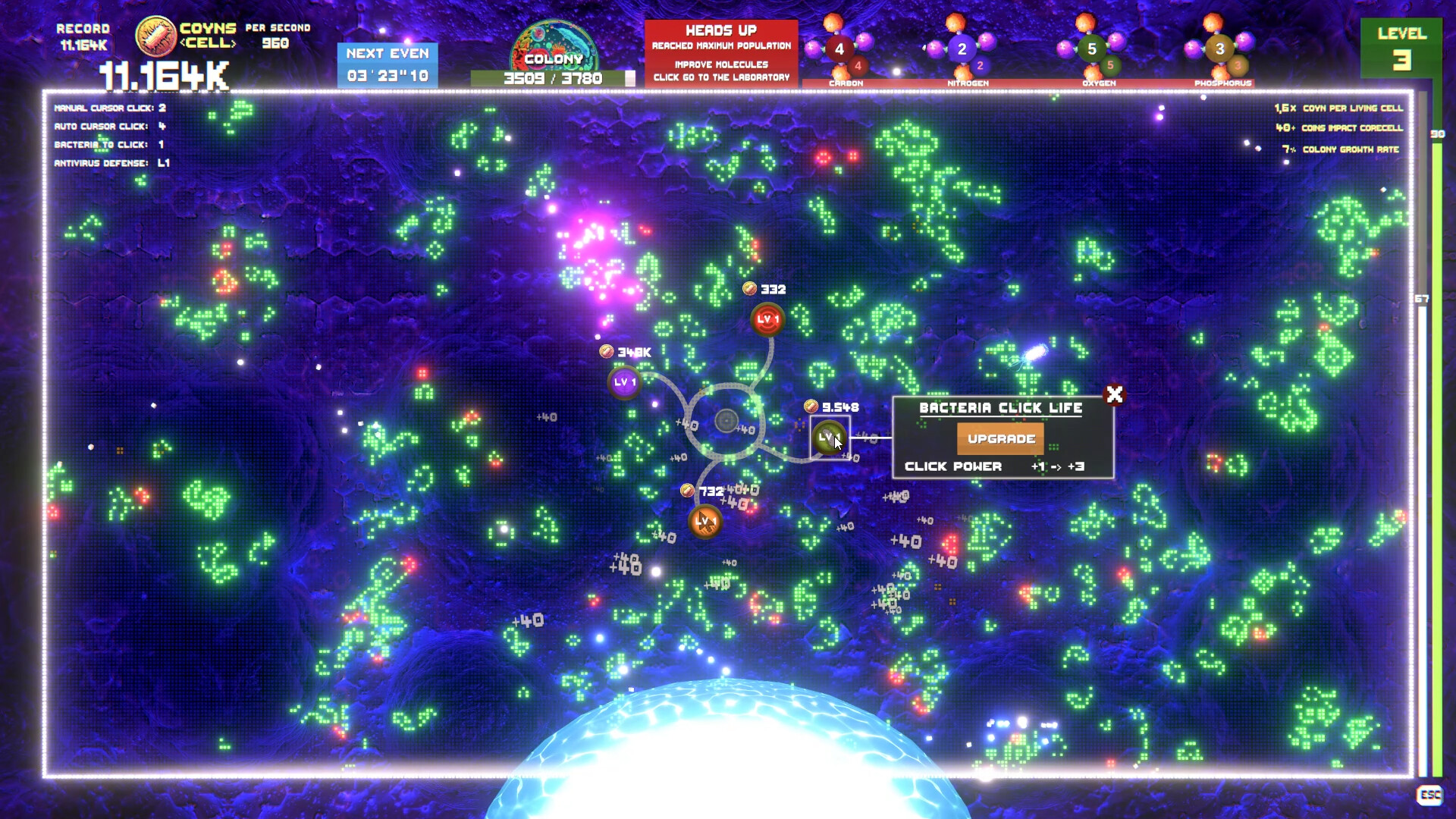Select the Nitrogen molecule icon
The width and height of the screenshot is (1456, 819).
(x=963, y=47)
